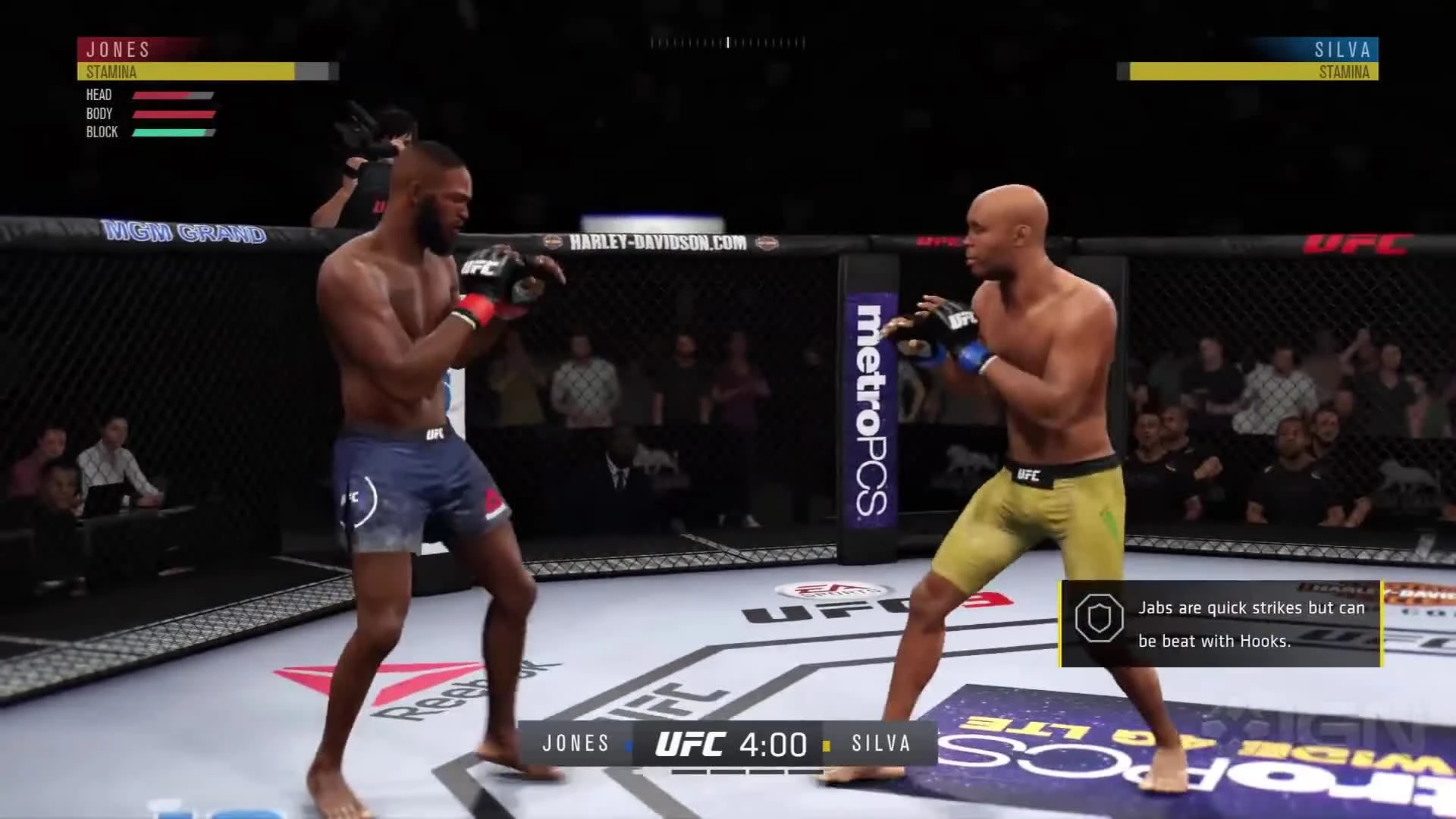Screen dimensions: 1456x819
Task: Click the SILVA nameplate in the top-right HUD
Action: point(1342,51)
